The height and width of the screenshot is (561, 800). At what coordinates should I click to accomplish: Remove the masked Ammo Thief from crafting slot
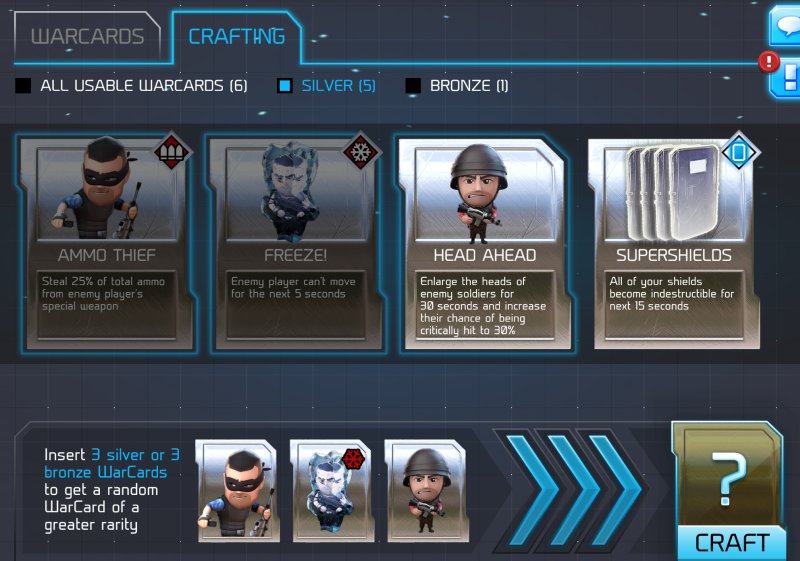pyautogui.click(x=237, y=490)
